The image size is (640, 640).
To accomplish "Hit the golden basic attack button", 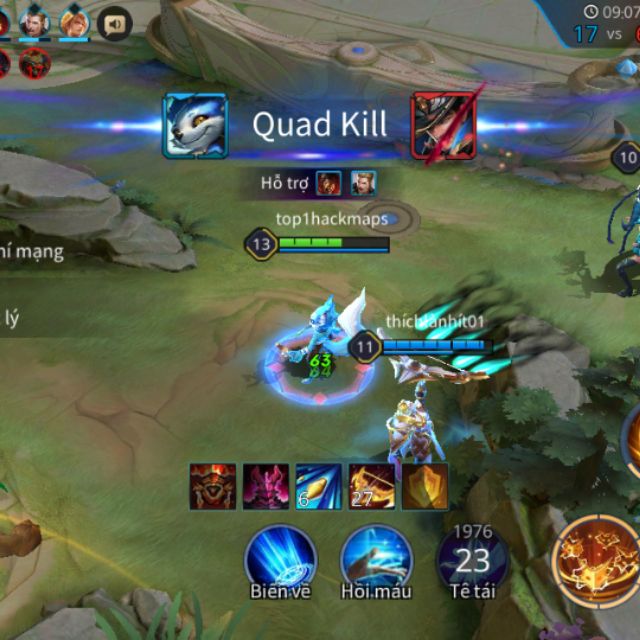I will [x=597, y=557].
